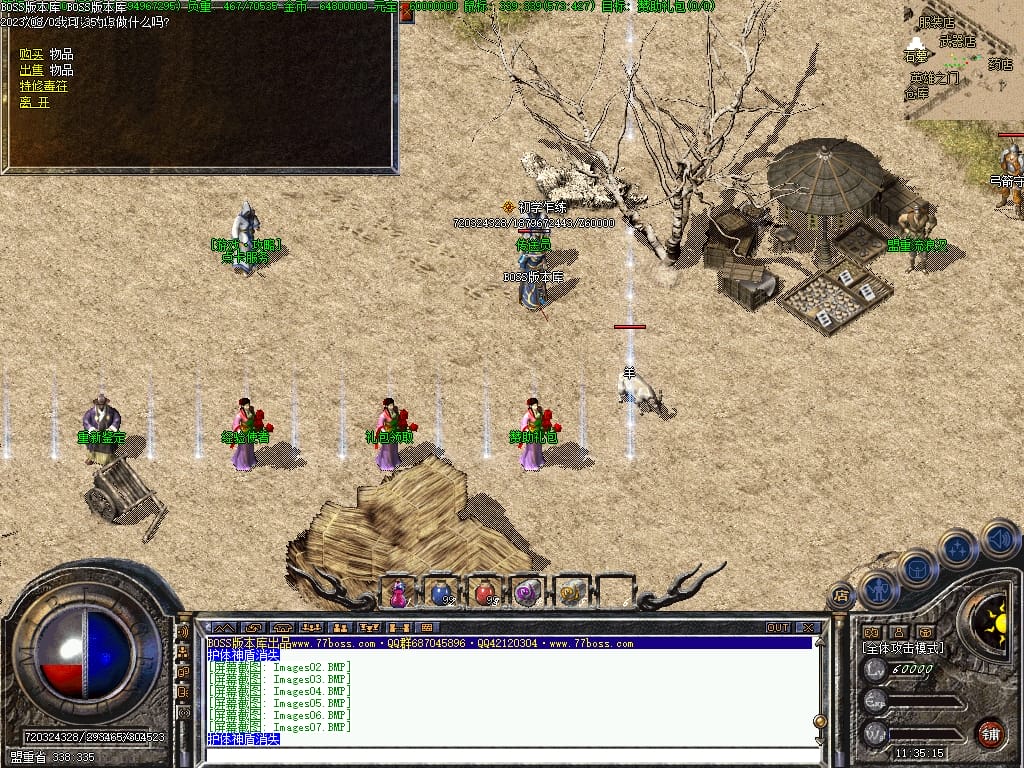Select the 特修毒符 dialogue option

click(44, 86)
